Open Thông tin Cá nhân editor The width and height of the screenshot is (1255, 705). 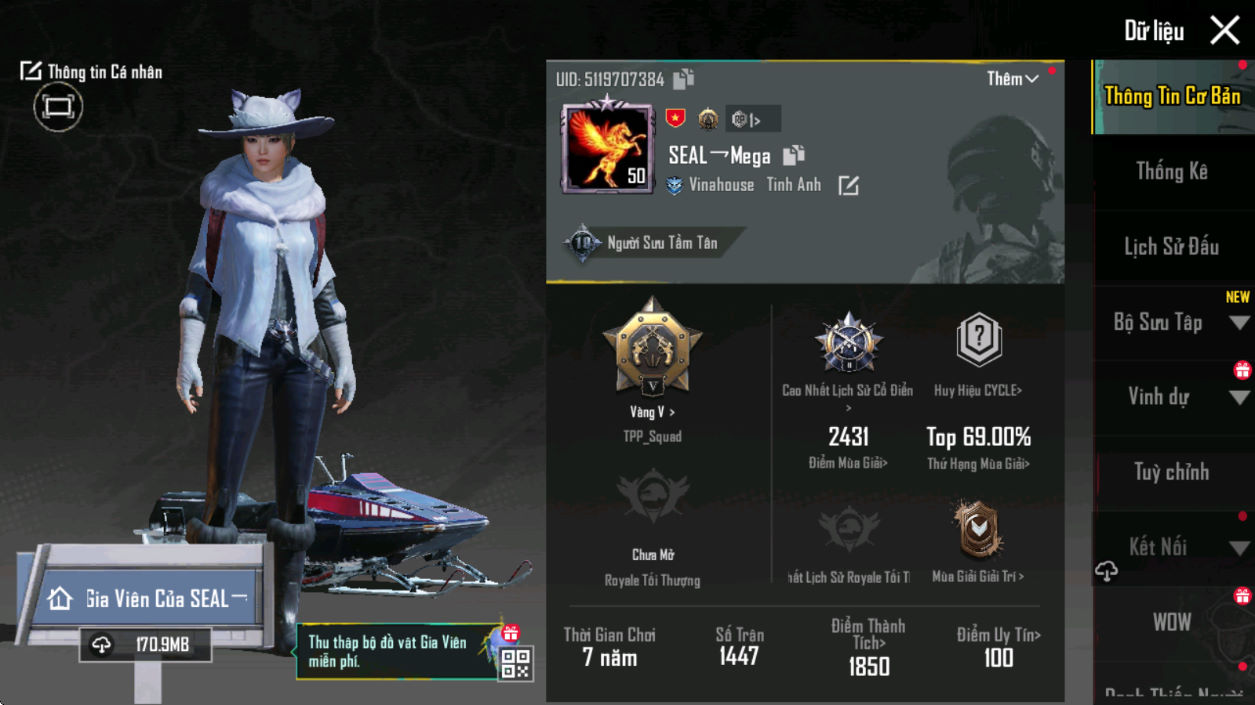pos(91,72)
